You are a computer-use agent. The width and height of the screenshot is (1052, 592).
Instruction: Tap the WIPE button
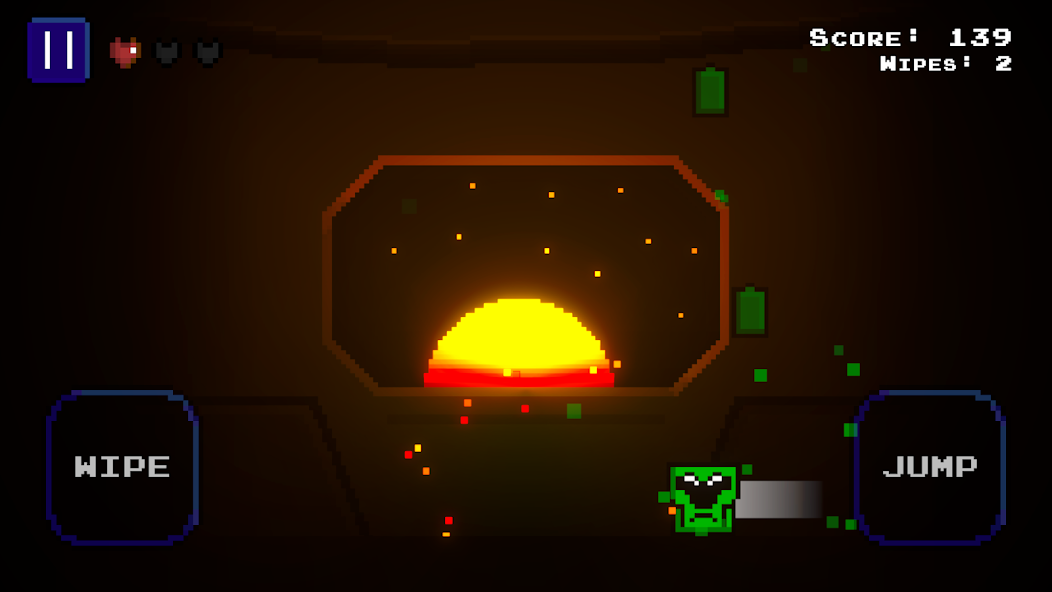coord(122,467)
